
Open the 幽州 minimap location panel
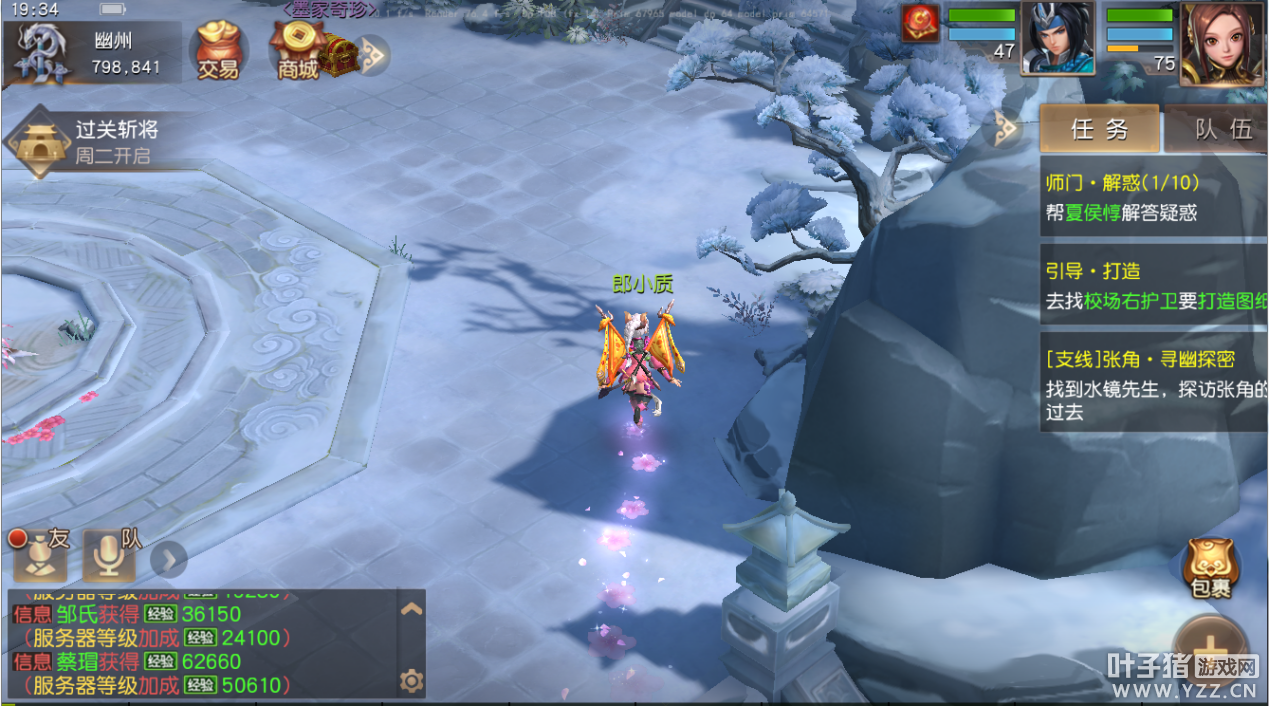click(92, 52)
